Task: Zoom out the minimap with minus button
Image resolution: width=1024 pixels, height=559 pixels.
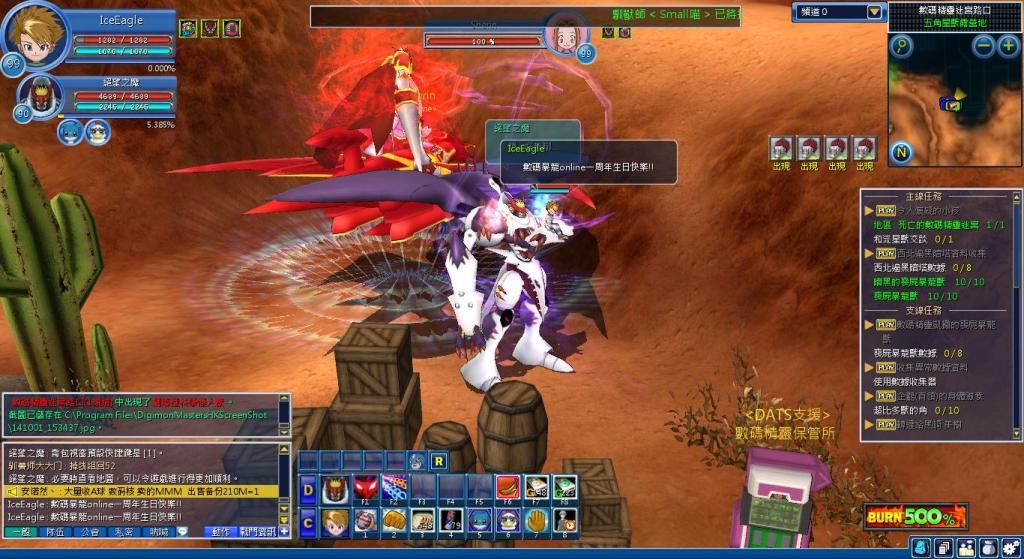Action: tap(983, 46)
